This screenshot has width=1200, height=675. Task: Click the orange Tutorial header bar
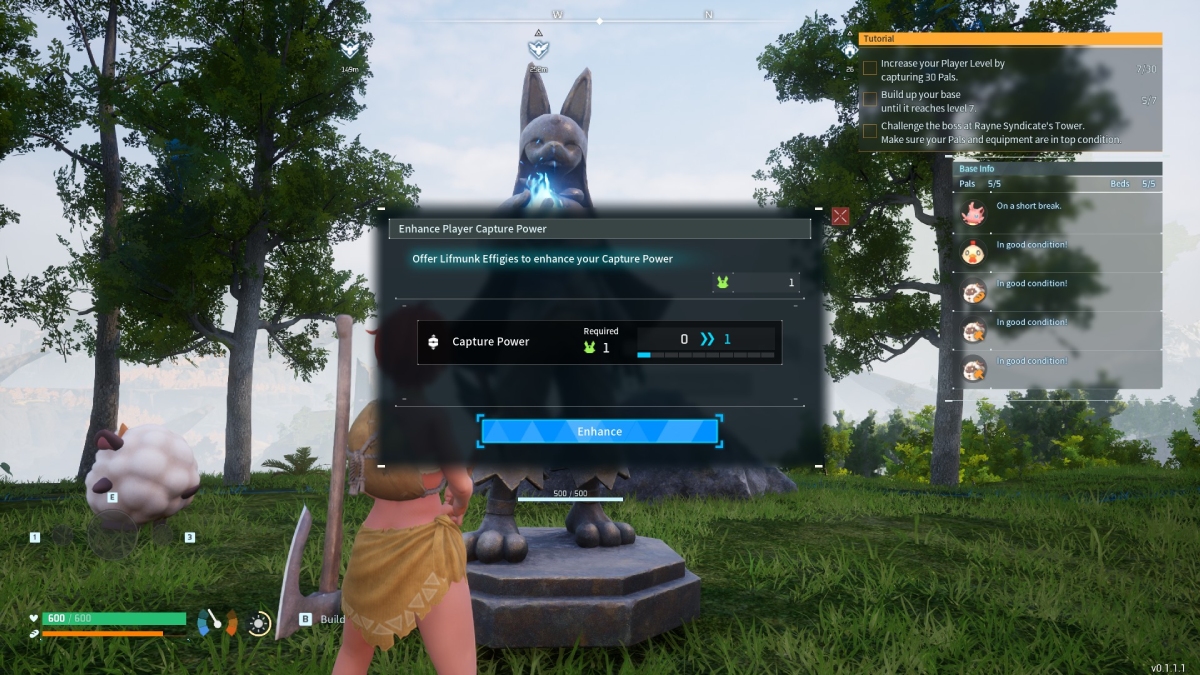[1010, 39]
